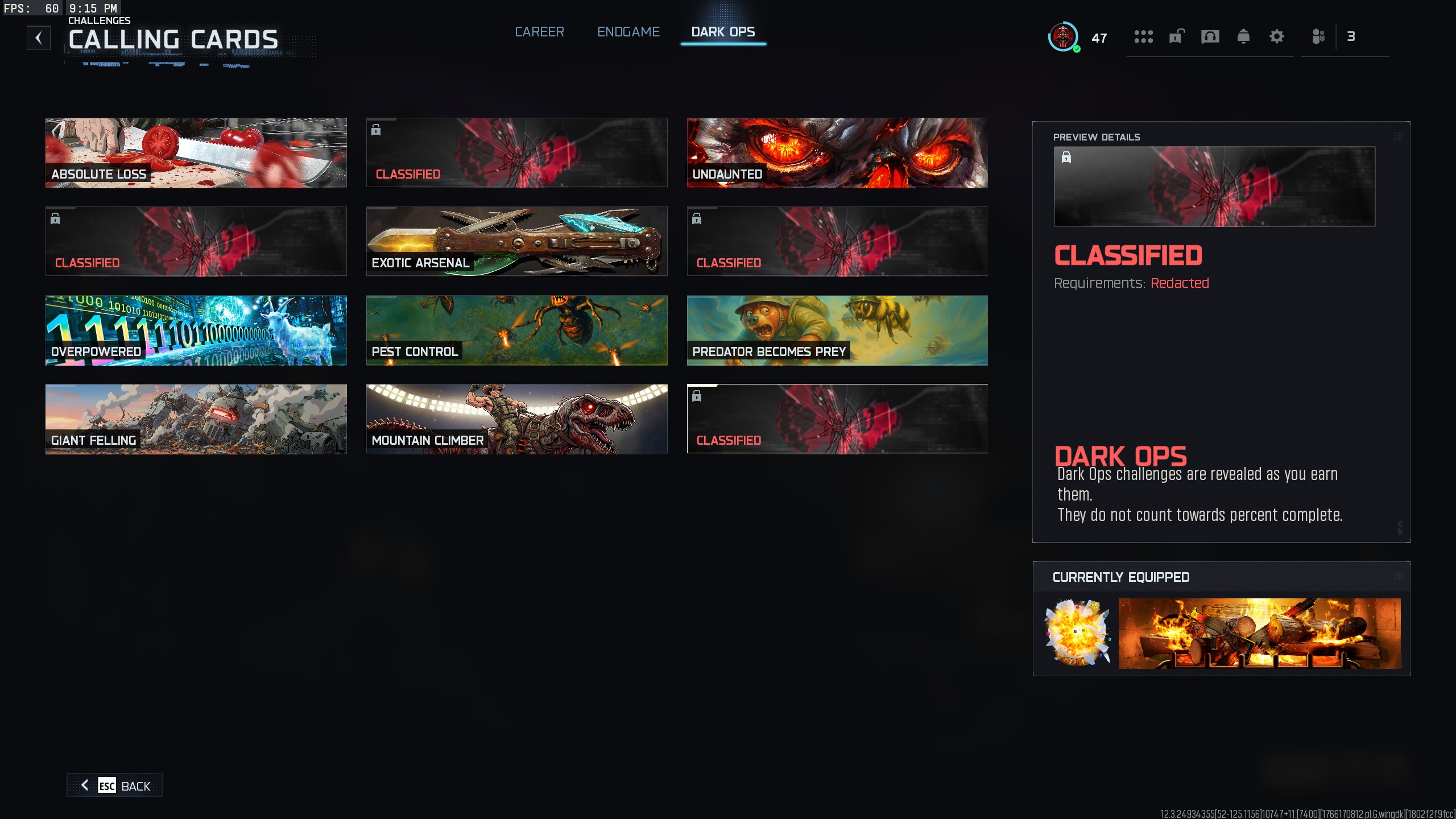The height and width of the screenshot is (819, 1456).
Task: Click the back arrow beside Calling Cards title
Action: point(38,38)
